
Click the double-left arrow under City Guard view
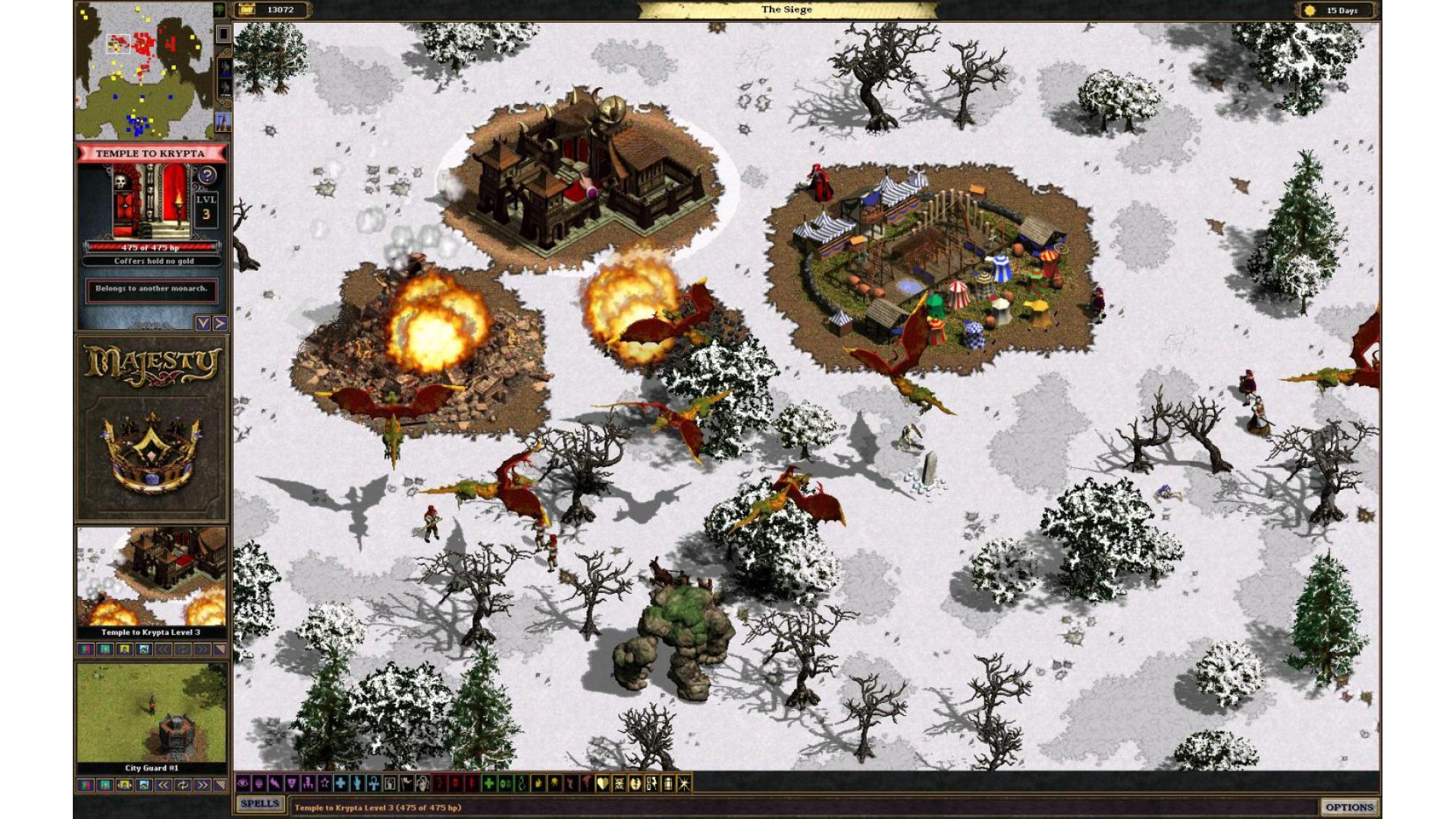(x=163, y=786)
